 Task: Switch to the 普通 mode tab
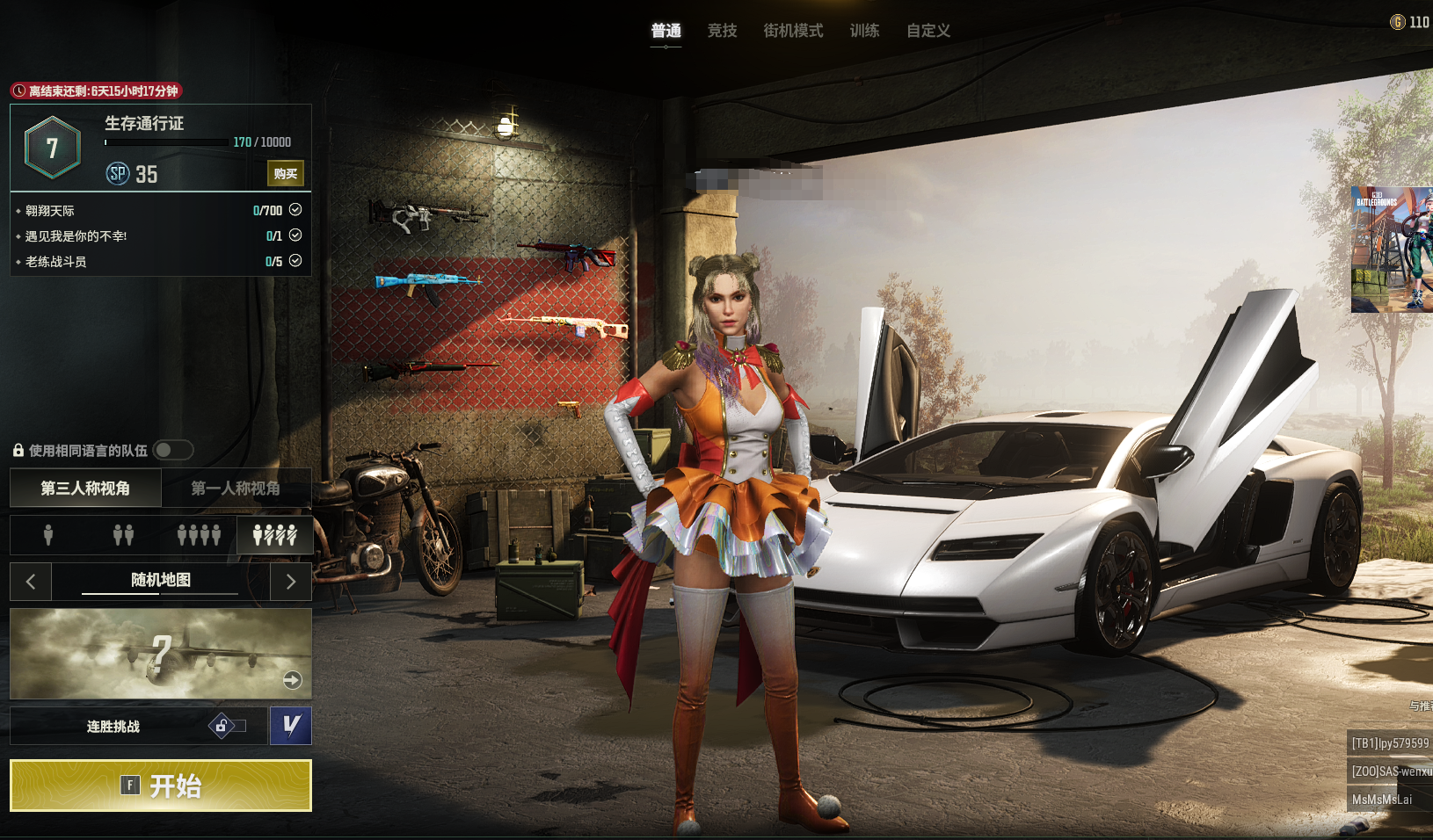666,31
